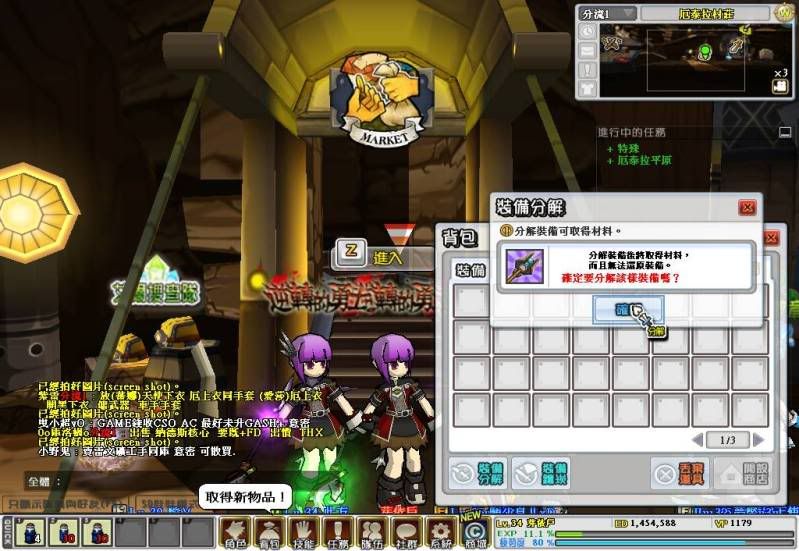Open the 商城 cash shop
This screenshot has height=551, width=799.
(x=474, y=530)
